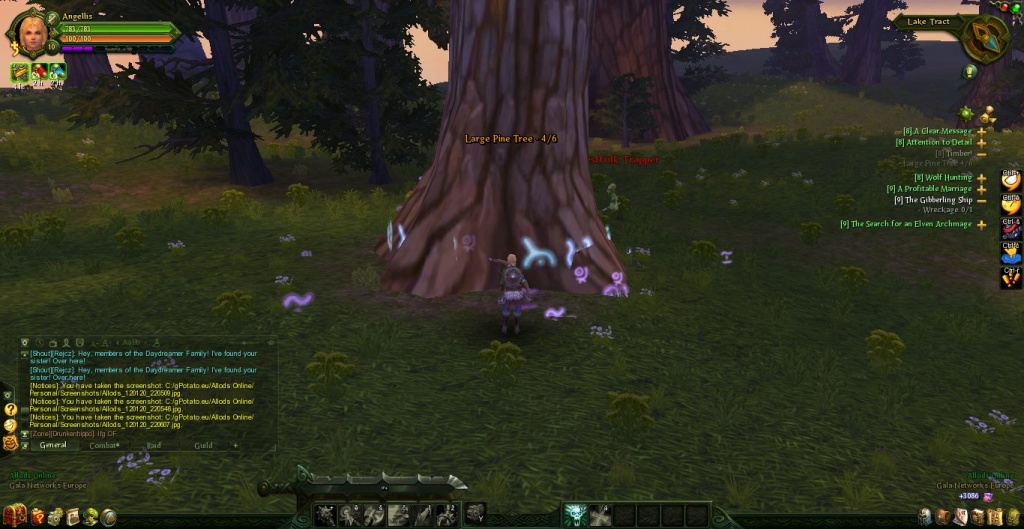Switch to the General chat tab
The width and height of the screenshot is (1024, 529).
[53, 445]
